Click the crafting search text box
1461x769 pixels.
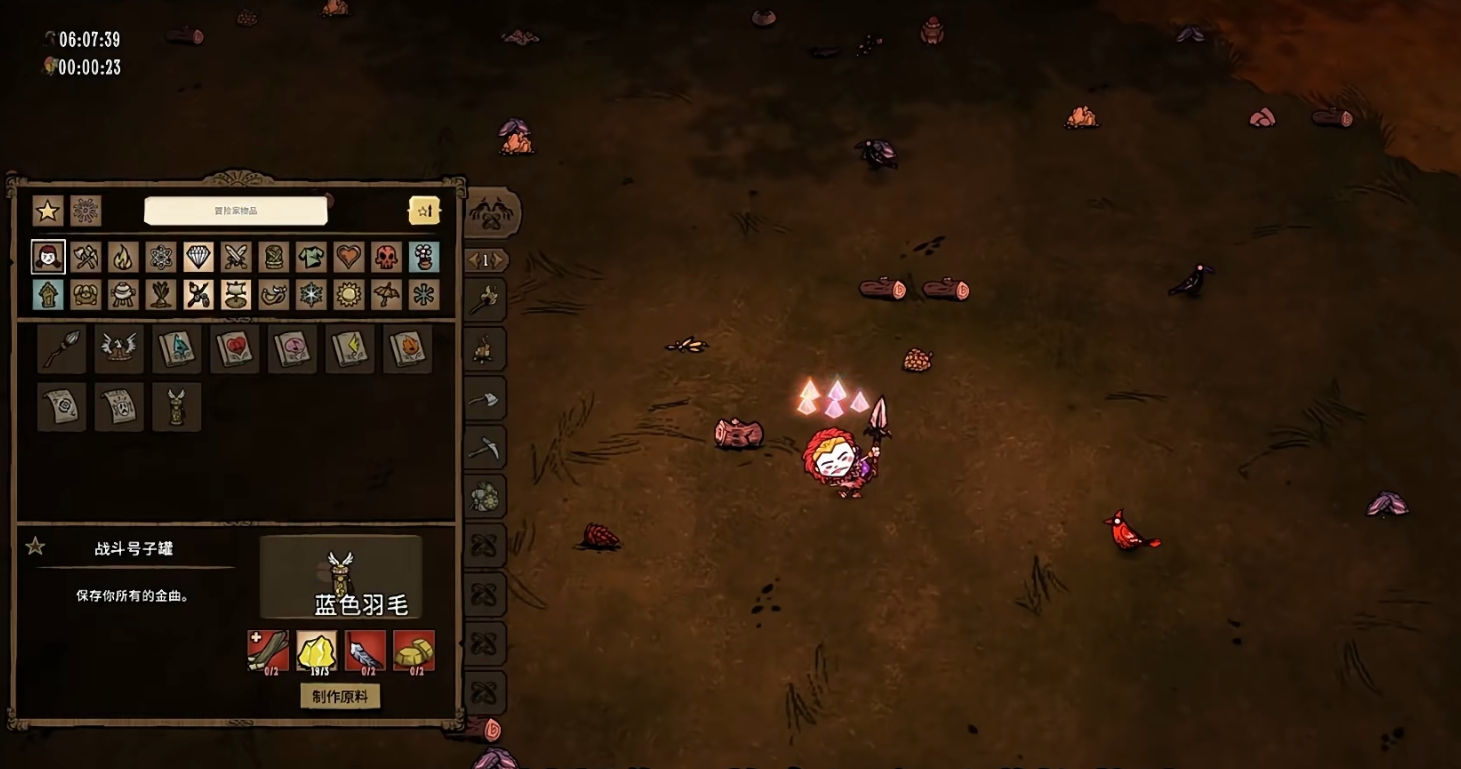pyautogui.click(x=236, y=211)
